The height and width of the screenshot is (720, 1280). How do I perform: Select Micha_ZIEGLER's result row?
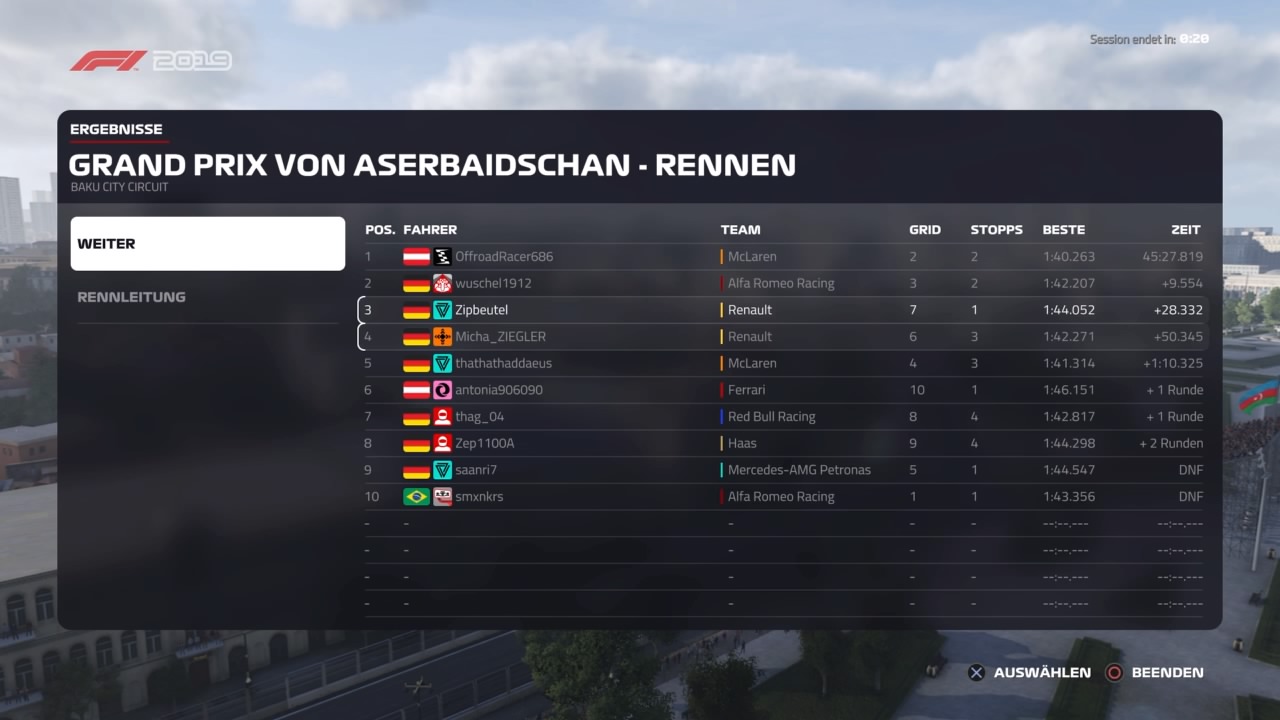pyautogui.click(x=783, y=337)
